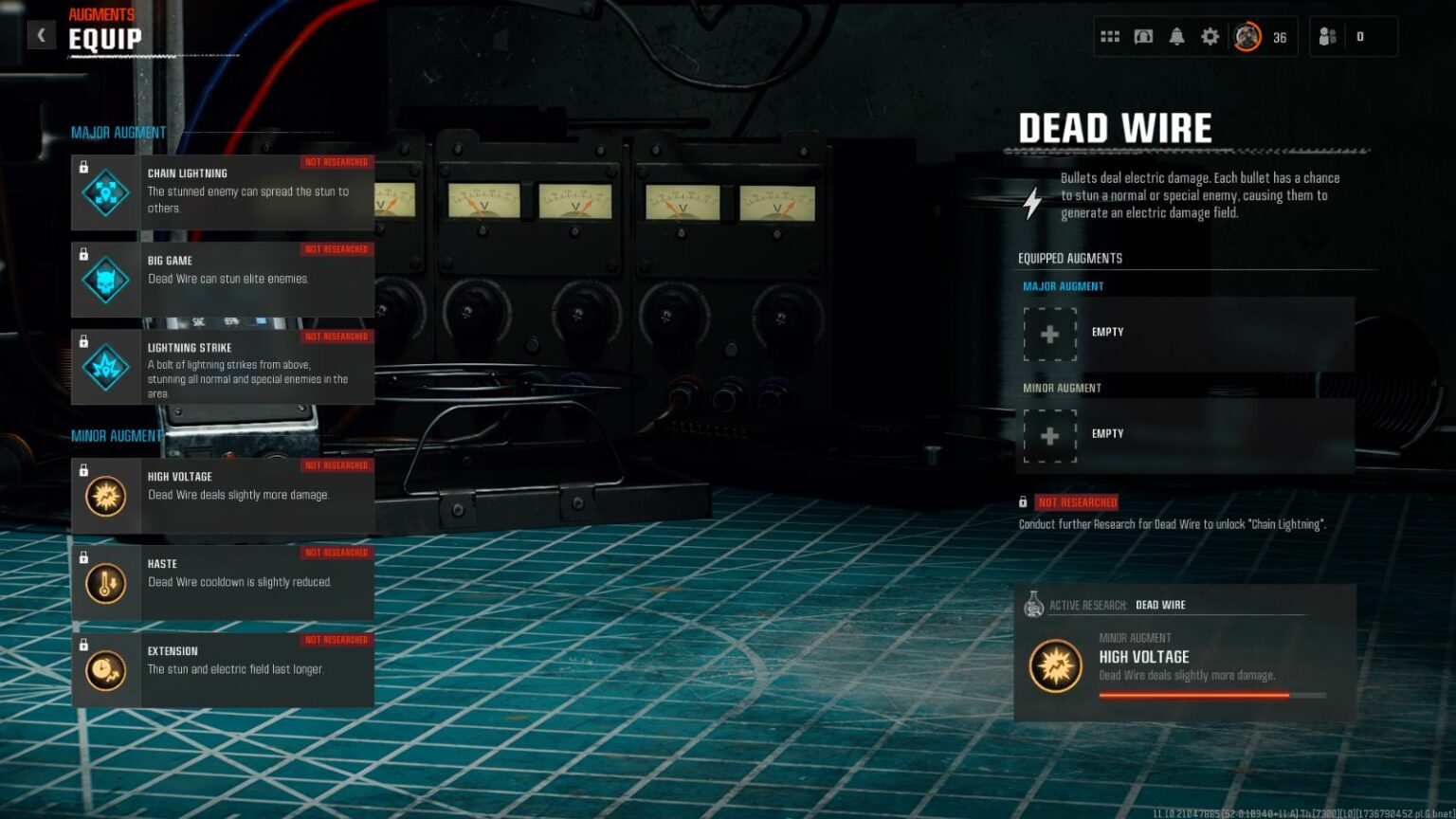The height and width of the screenshot is (819, 1456).
Task: Select the Extension clock augment icon
Action: tap(104, 670)
